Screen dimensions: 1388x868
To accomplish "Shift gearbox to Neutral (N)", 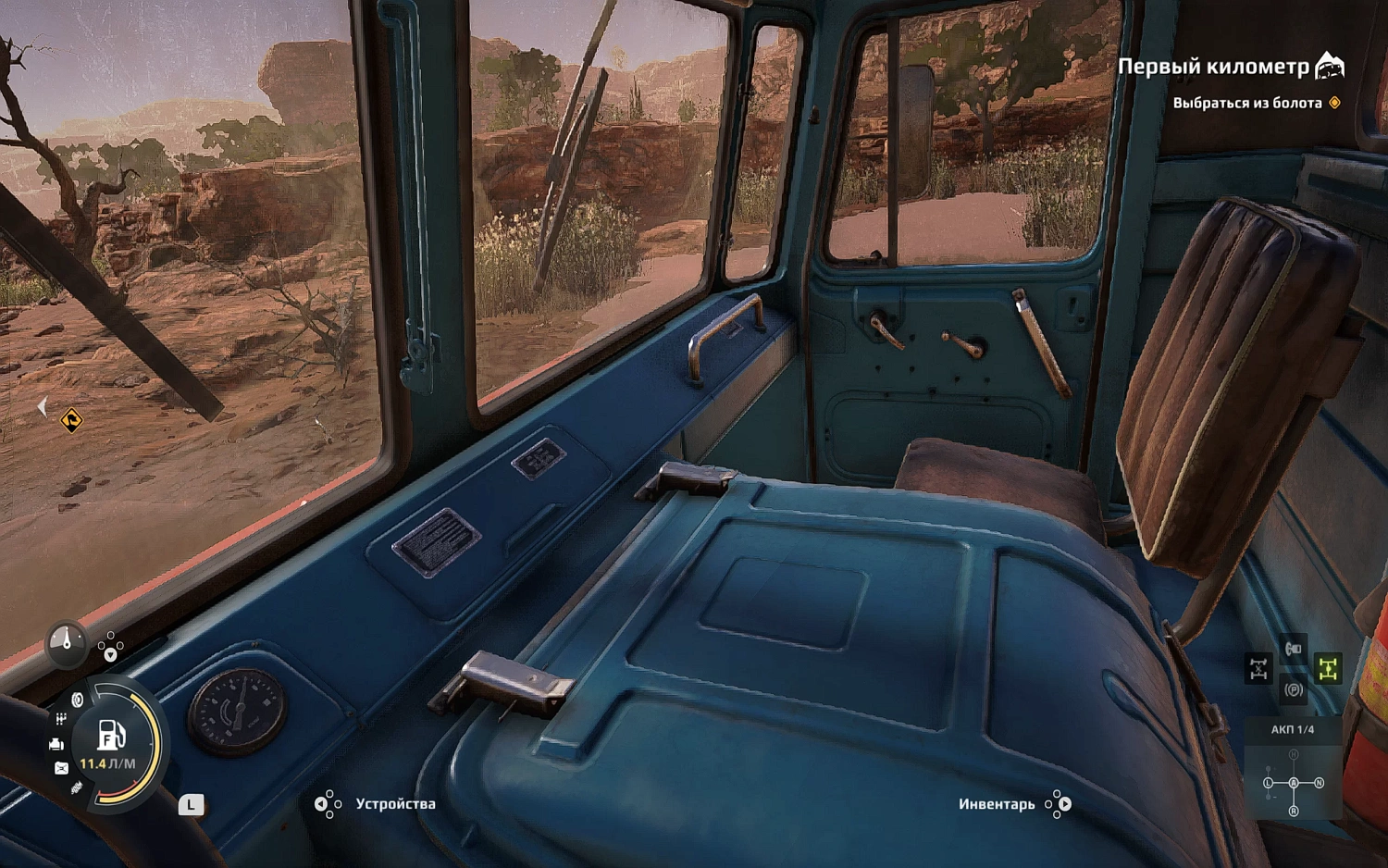I will (x=1319, y=783).
